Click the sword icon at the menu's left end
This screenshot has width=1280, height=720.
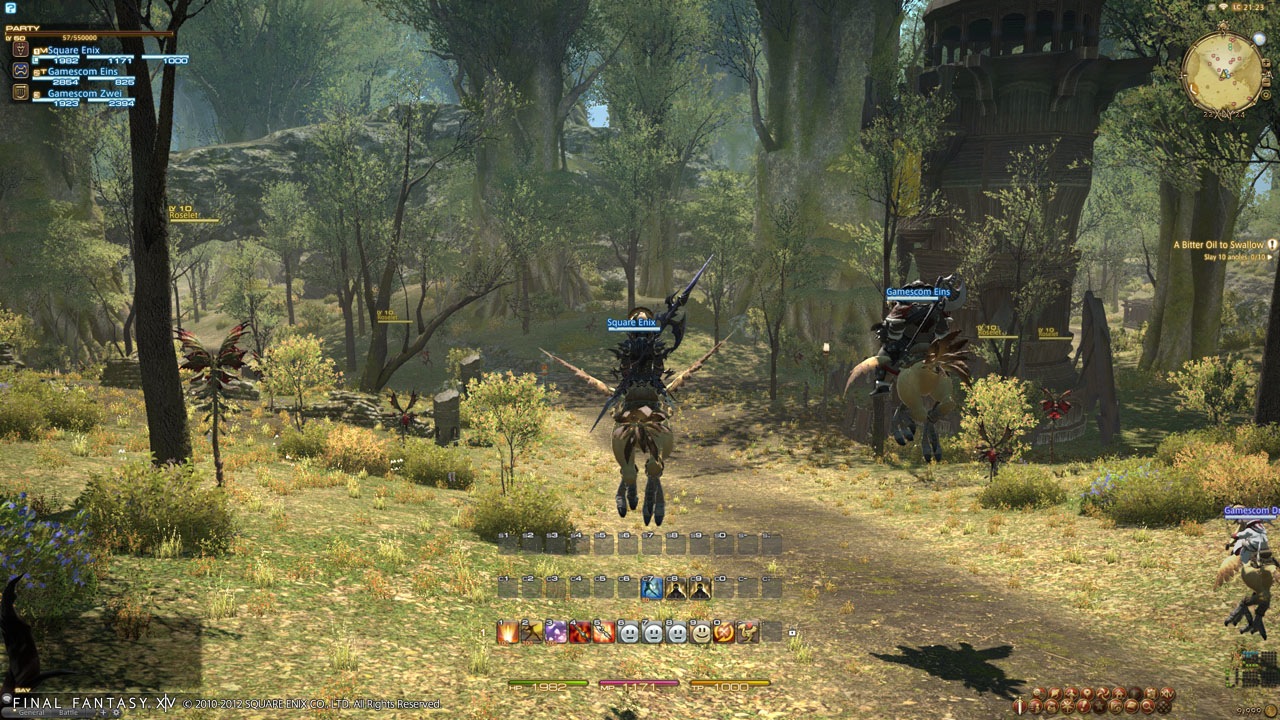(x=1020, y=706)
